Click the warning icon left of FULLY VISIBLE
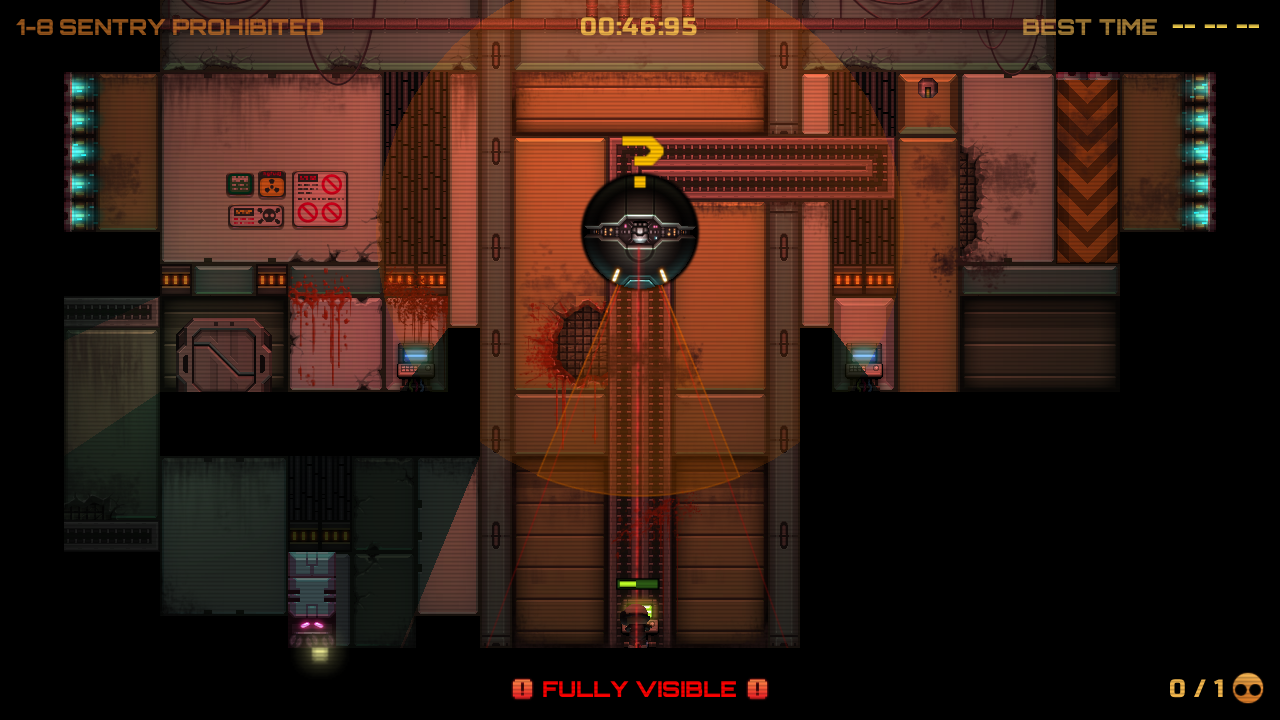1280x720 pixels. (522, 689)
